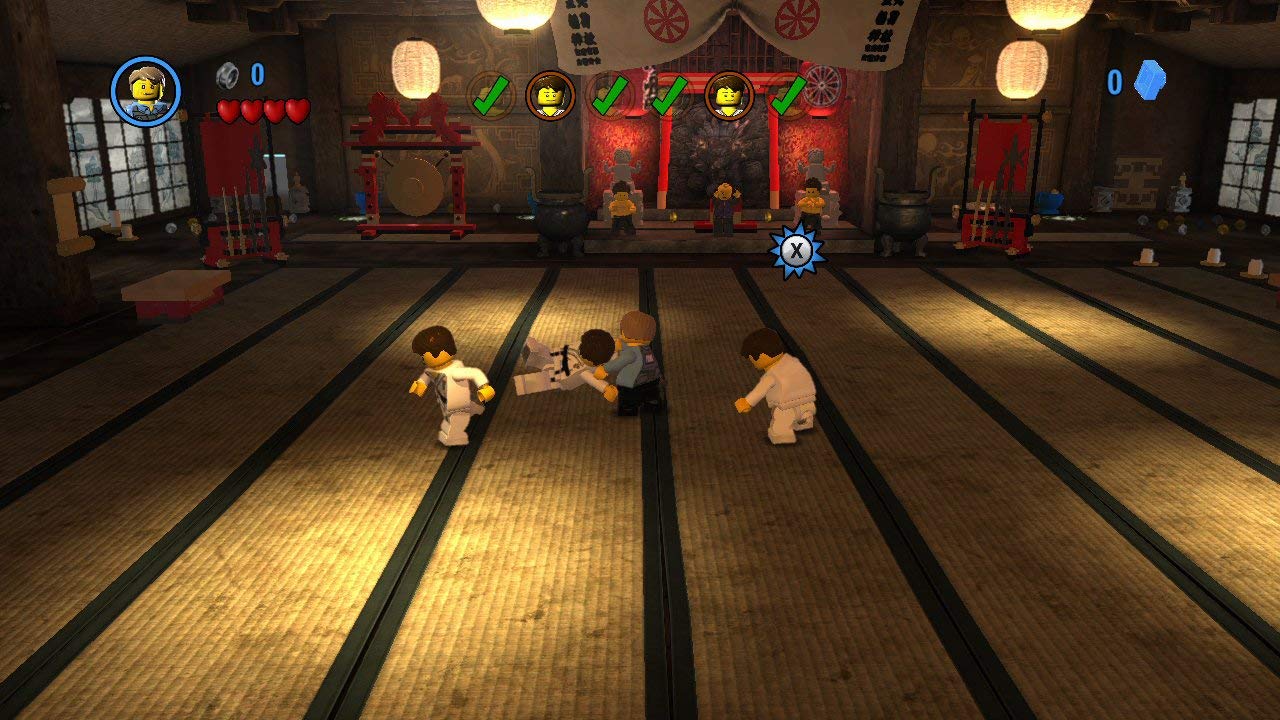Select the second student portrait in tracker

728,97
